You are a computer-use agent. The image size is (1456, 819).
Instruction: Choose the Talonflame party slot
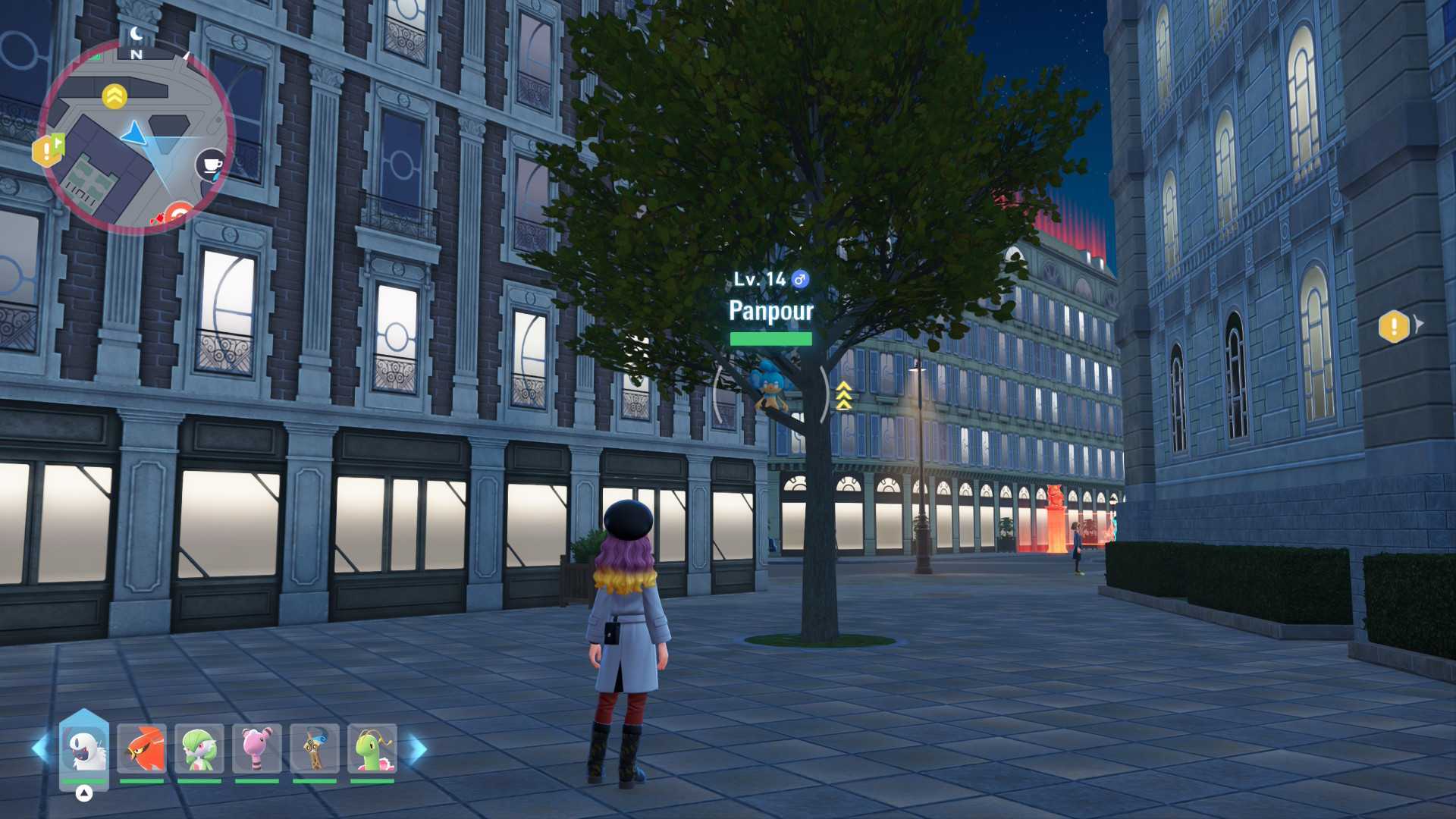pyautogui.click(x=142, y=748)
